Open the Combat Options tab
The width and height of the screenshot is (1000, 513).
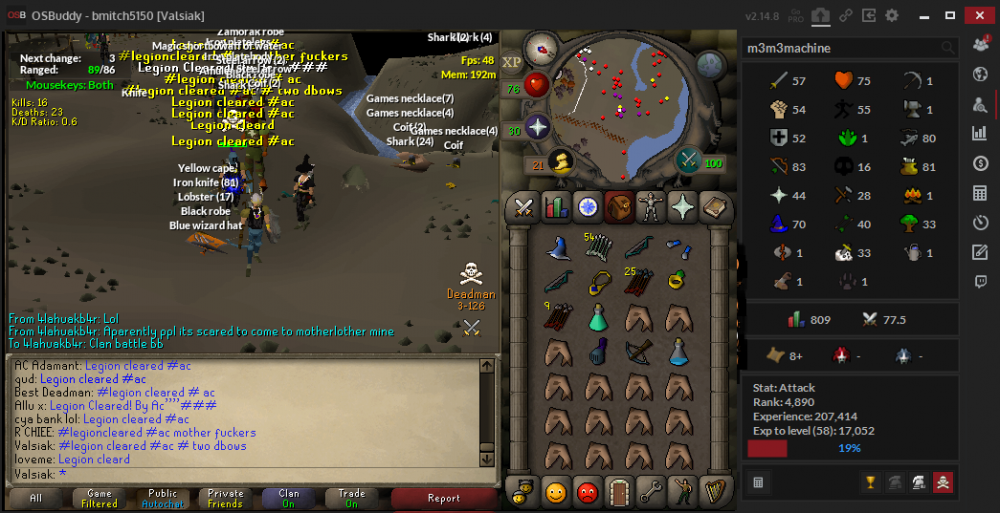point(523,207)
